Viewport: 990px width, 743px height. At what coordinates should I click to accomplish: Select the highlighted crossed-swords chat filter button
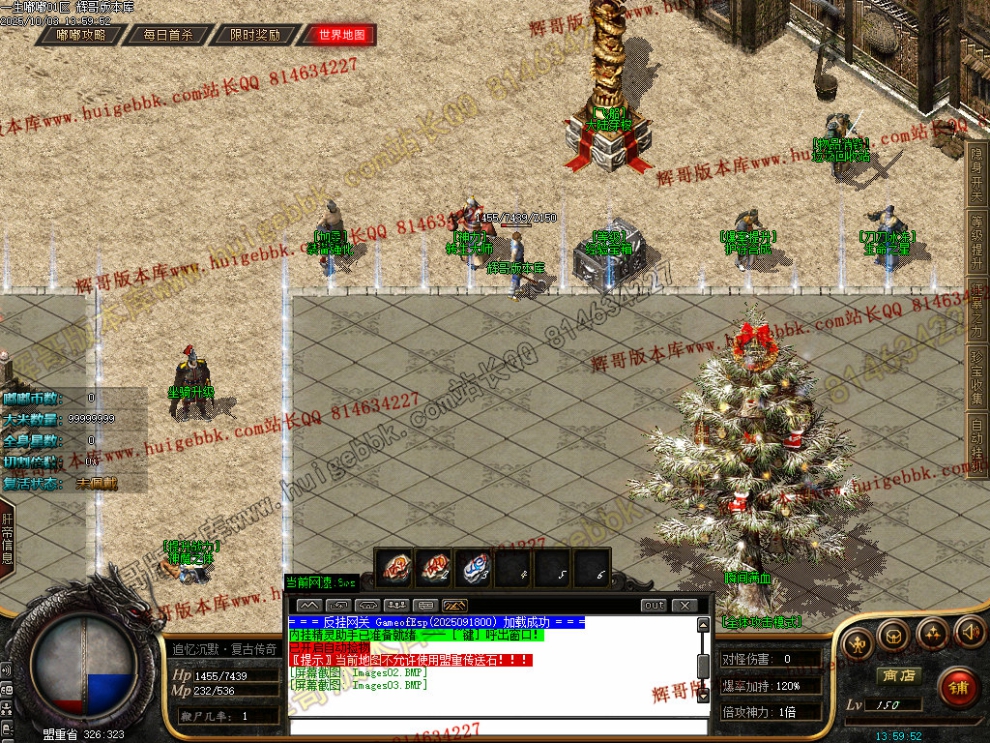pos(454,605)
